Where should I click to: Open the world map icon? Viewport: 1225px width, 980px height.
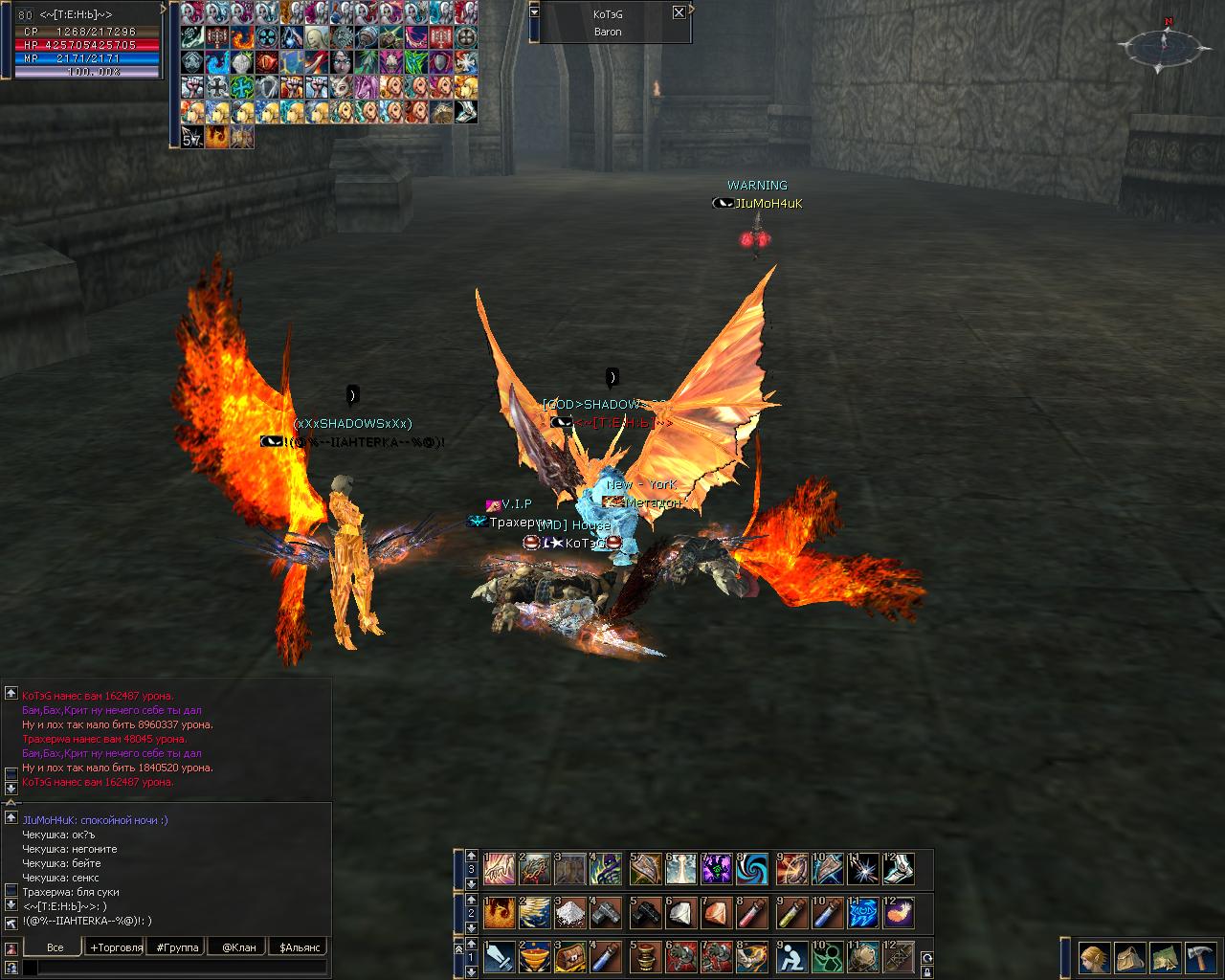pos(1165,957)
